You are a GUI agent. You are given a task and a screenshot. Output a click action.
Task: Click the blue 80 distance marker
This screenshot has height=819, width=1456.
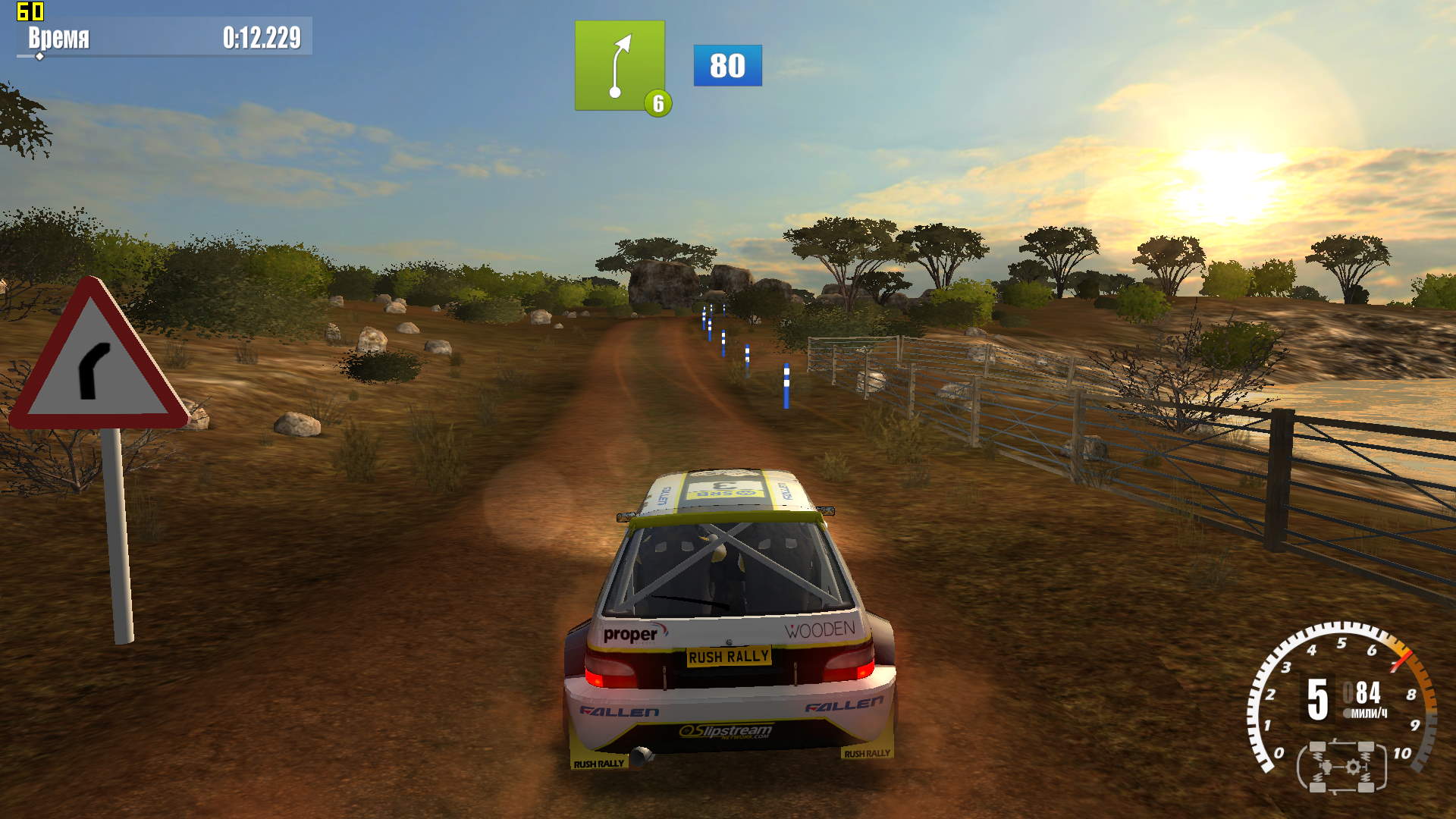[x=727, y=65]
